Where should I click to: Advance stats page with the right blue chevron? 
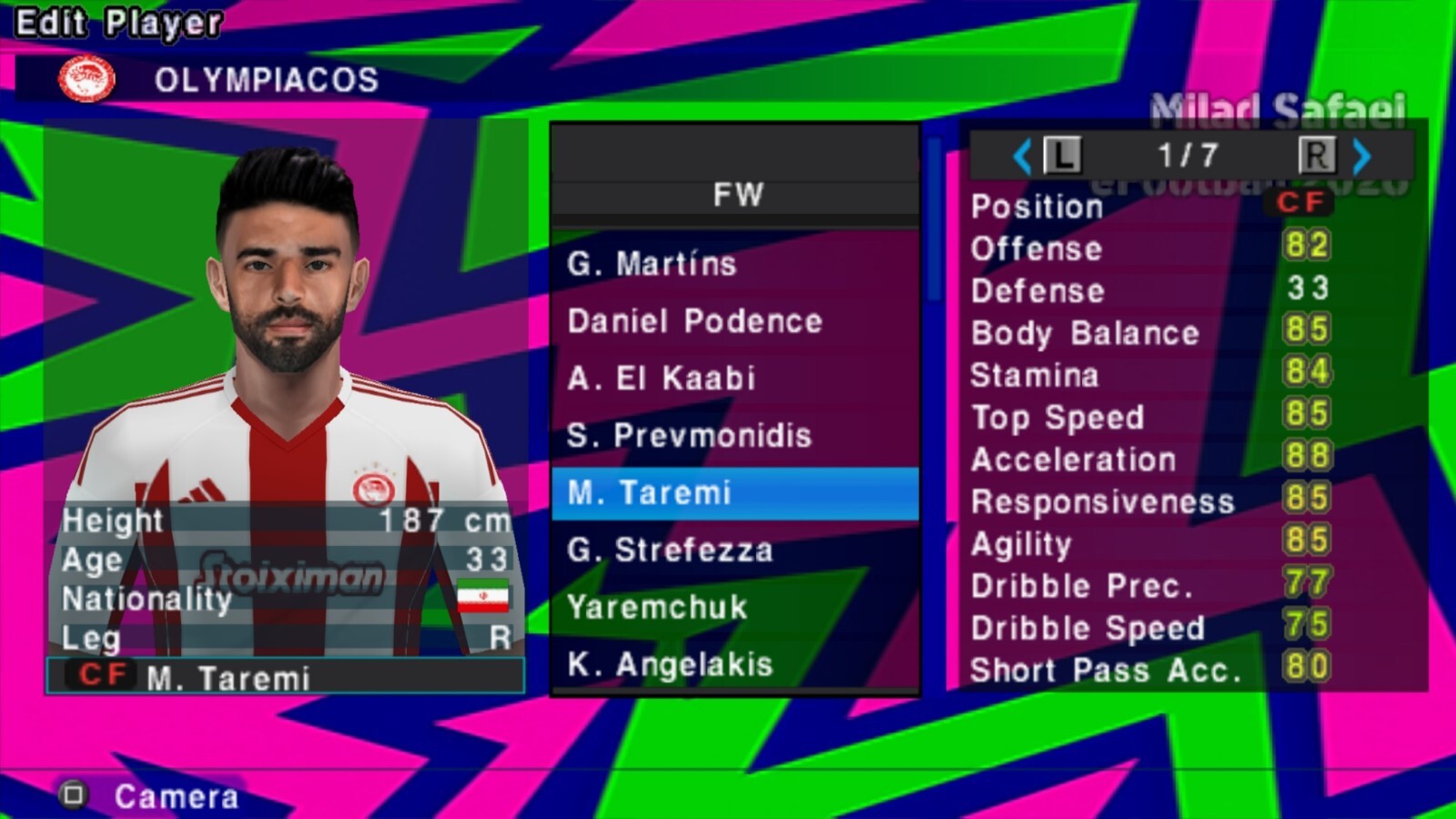tap(1361, 156)
